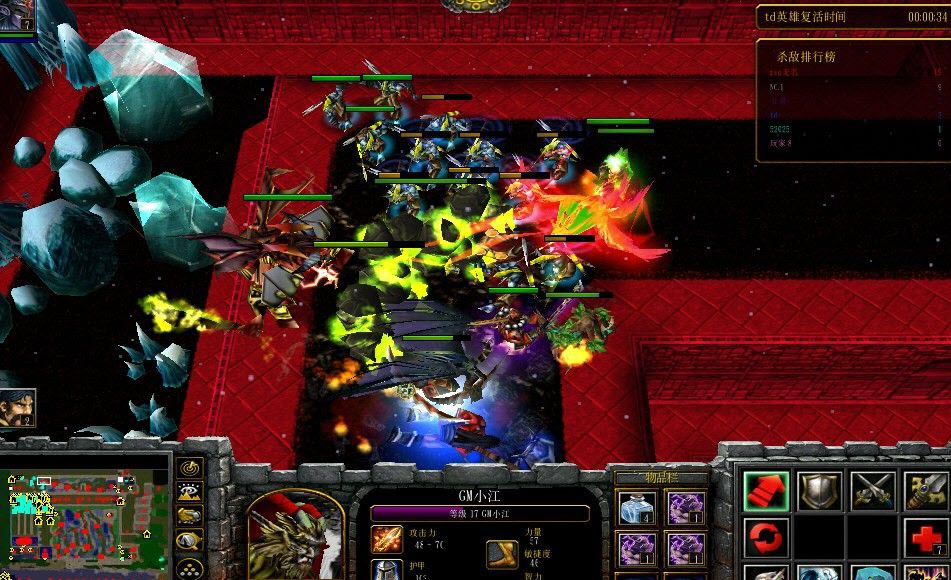Image resolution: width=951 pixels, height=580 pixels.
Task: Select the hero icon at top-left corner
Action: coord(17,18)
